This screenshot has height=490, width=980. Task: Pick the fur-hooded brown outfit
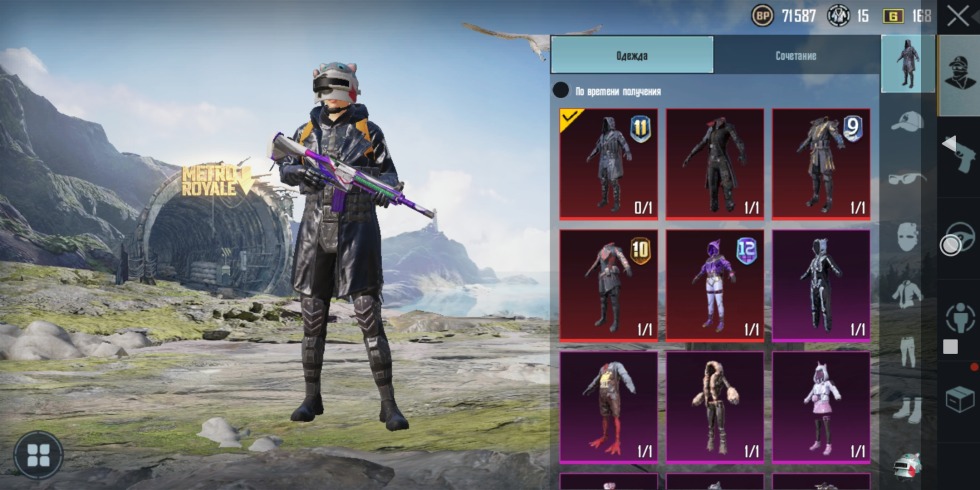715,405
